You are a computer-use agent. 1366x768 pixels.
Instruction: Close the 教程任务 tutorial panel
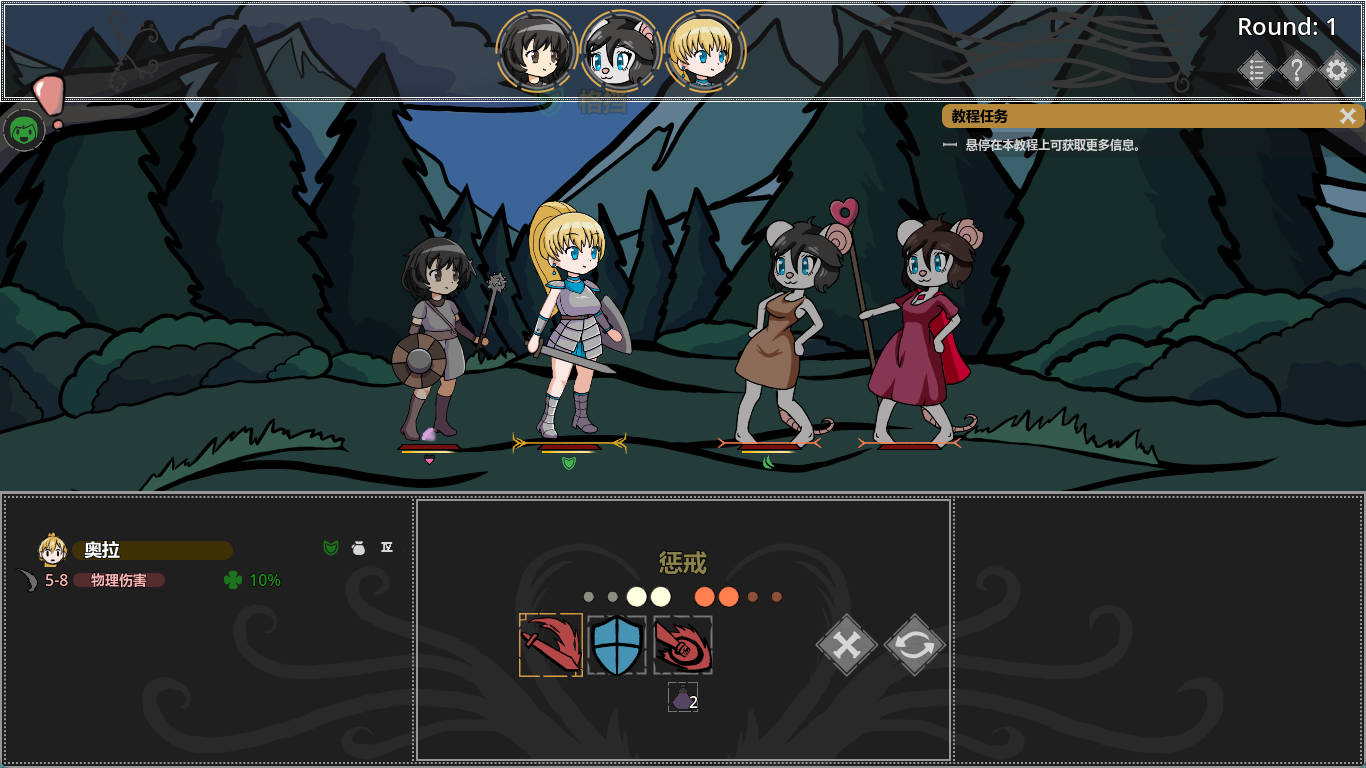[x=1348, y=116]
